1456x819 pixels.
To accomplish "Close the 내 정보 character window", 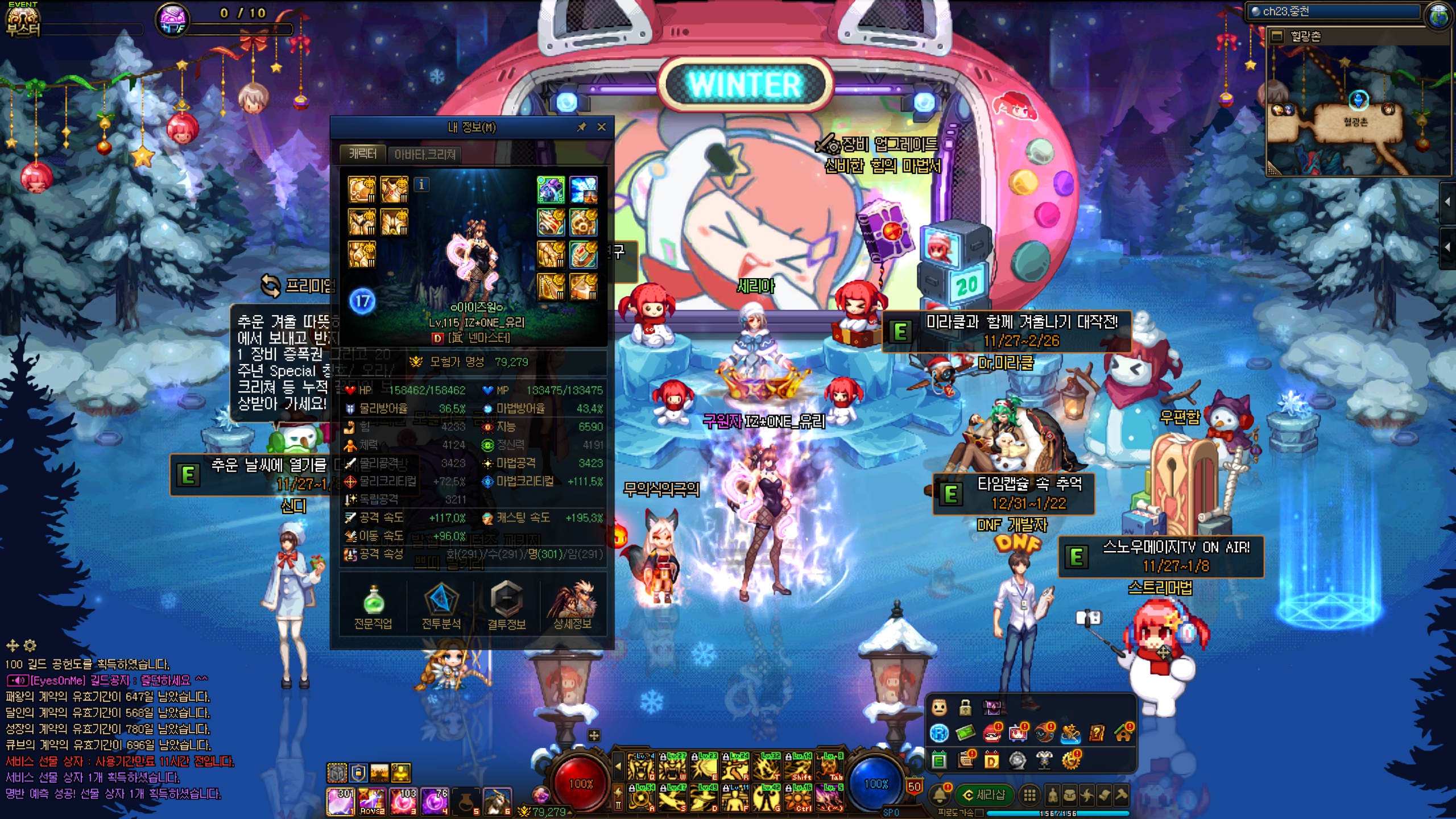I will tap(602, 127).
